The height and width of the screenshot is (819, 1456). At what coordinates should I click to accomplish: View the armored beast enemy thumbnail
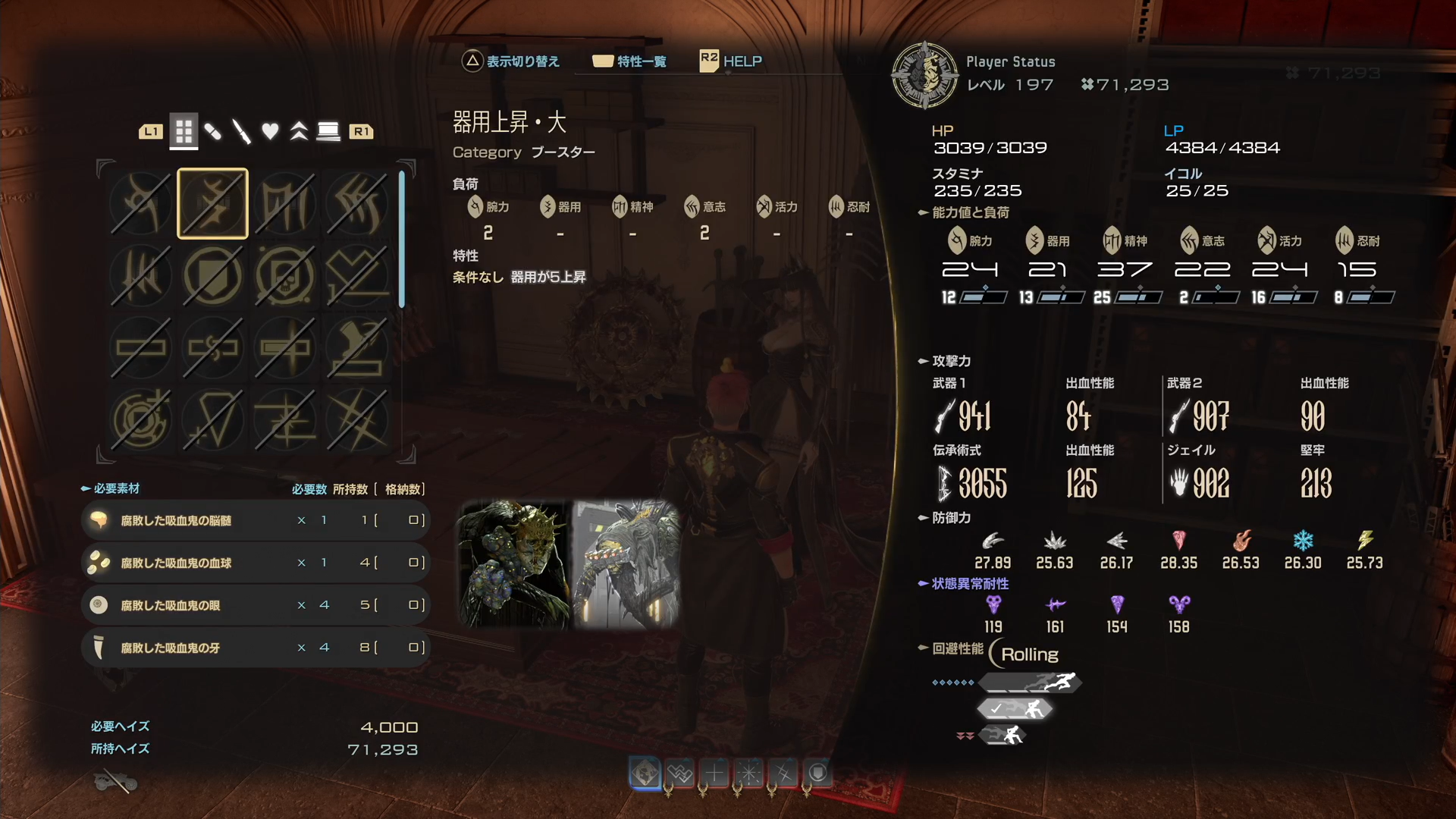click(x=626, y=563)
